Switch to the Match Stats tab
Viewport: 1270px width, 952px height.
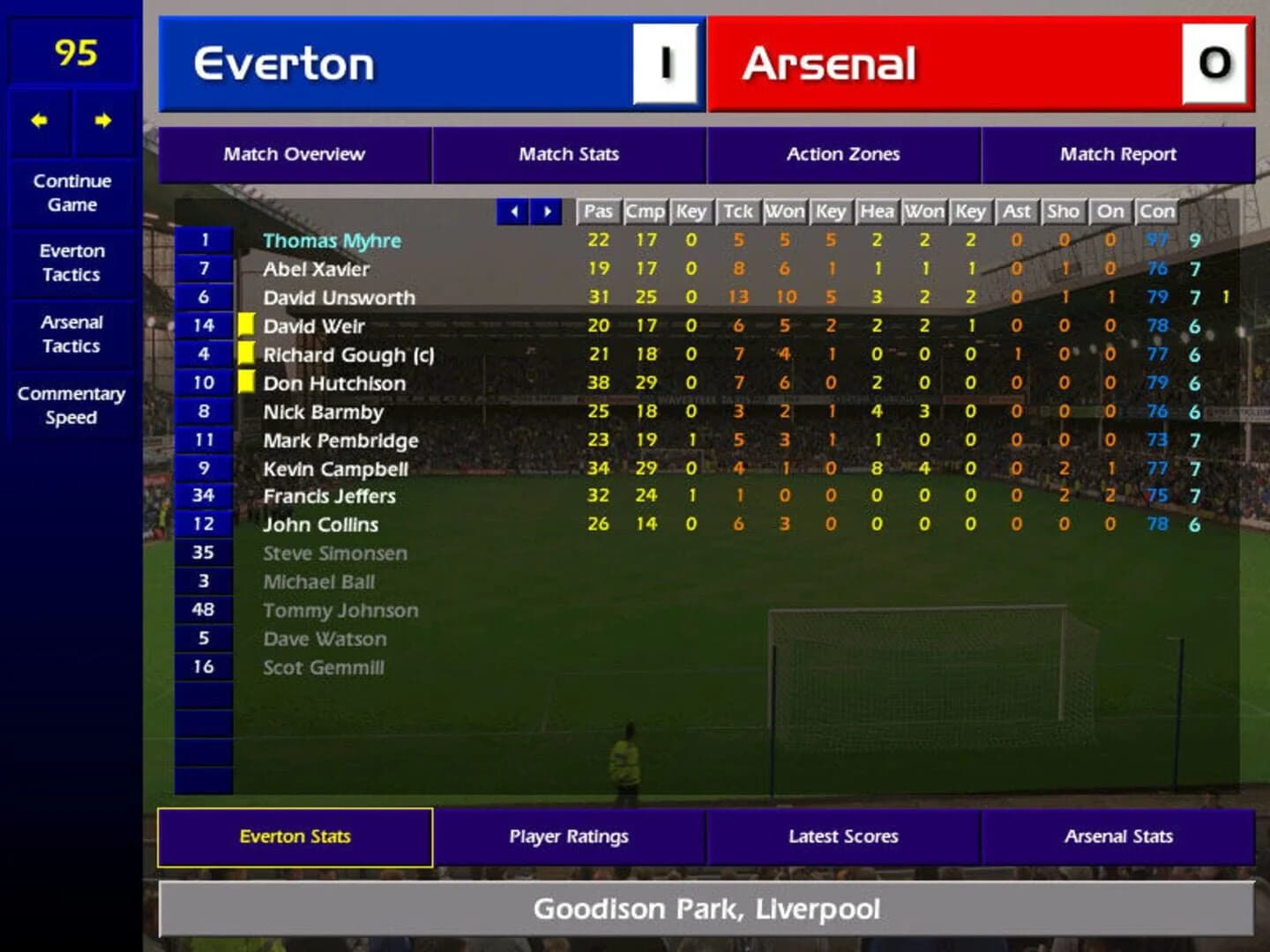click(568, 154)
